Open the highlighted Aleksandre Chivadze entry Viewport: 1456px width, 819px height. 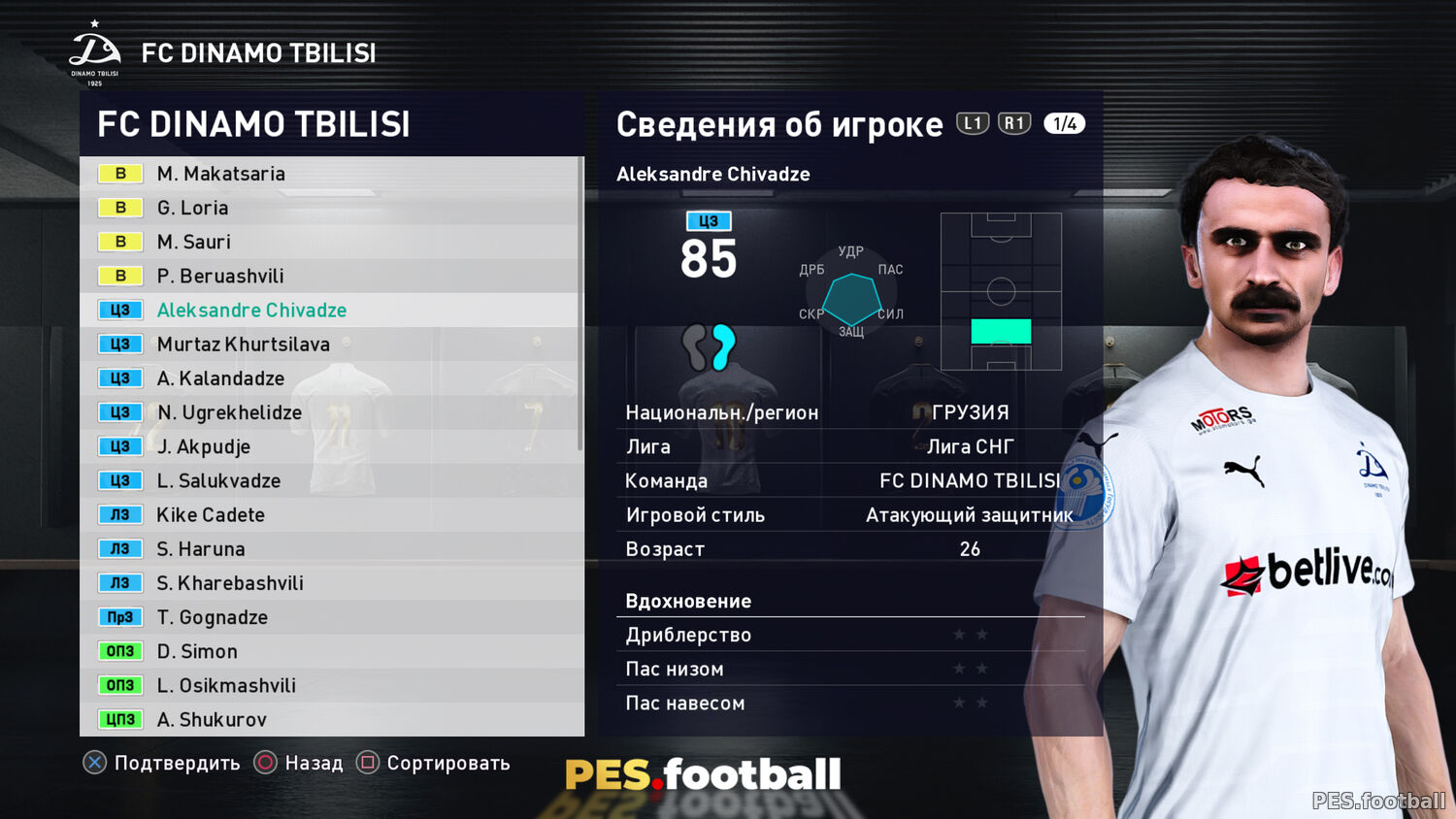coord(251,311)
